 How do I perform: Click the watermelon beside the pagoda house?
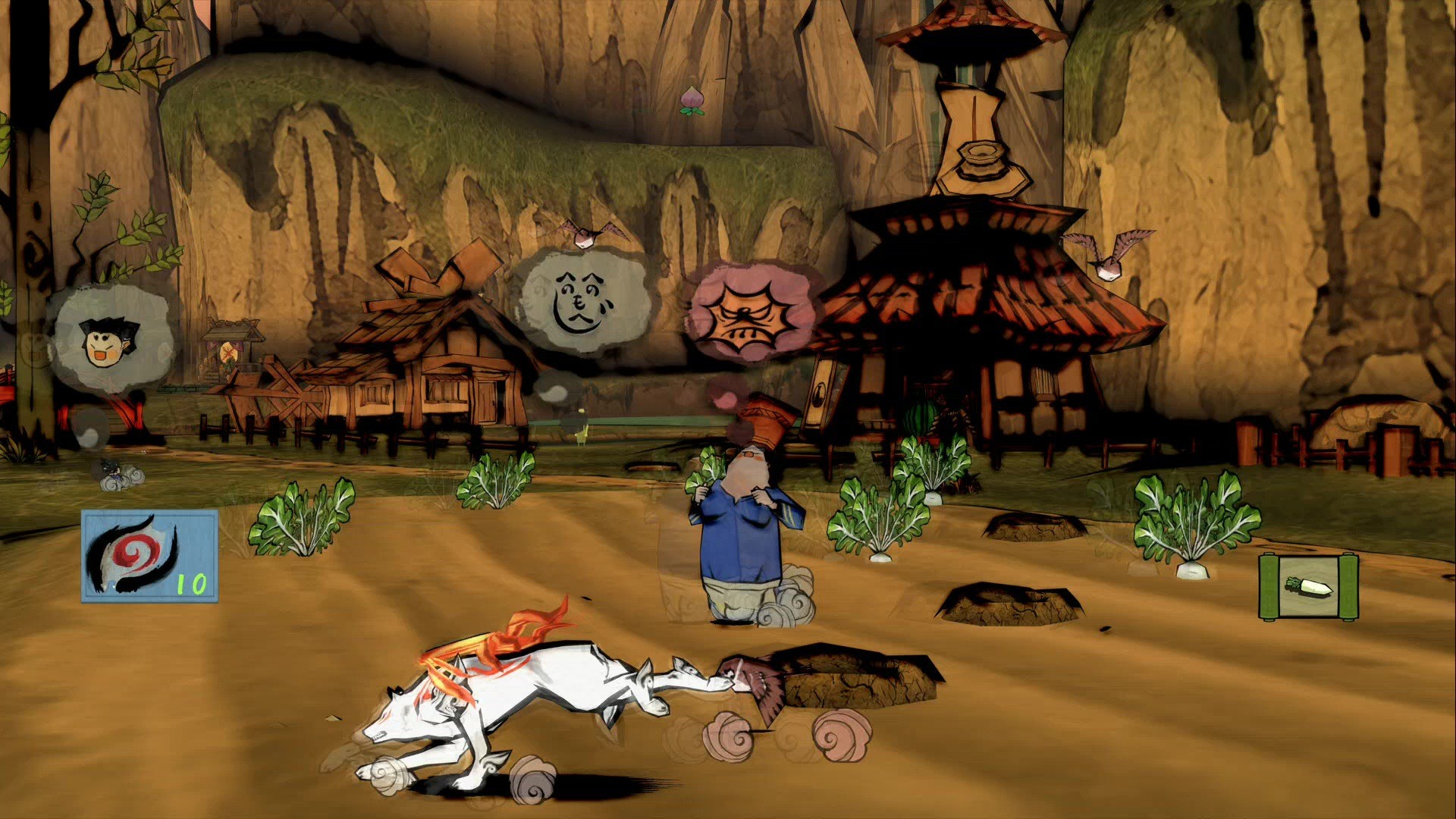(x=920, y=417)
